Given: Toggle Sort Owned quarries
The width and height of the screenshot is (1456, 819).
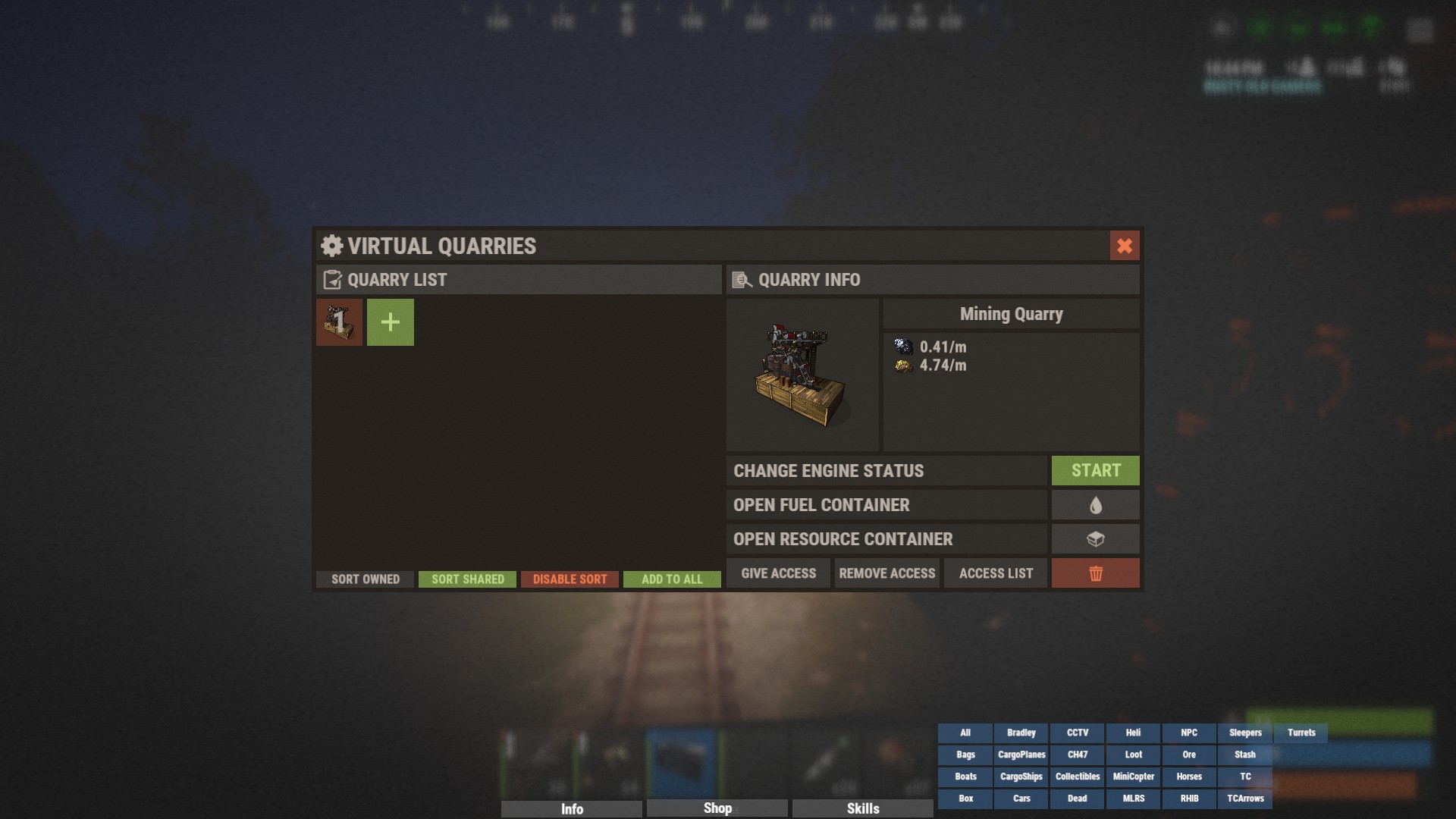Looking at the screenshot, I should (365, 579).
